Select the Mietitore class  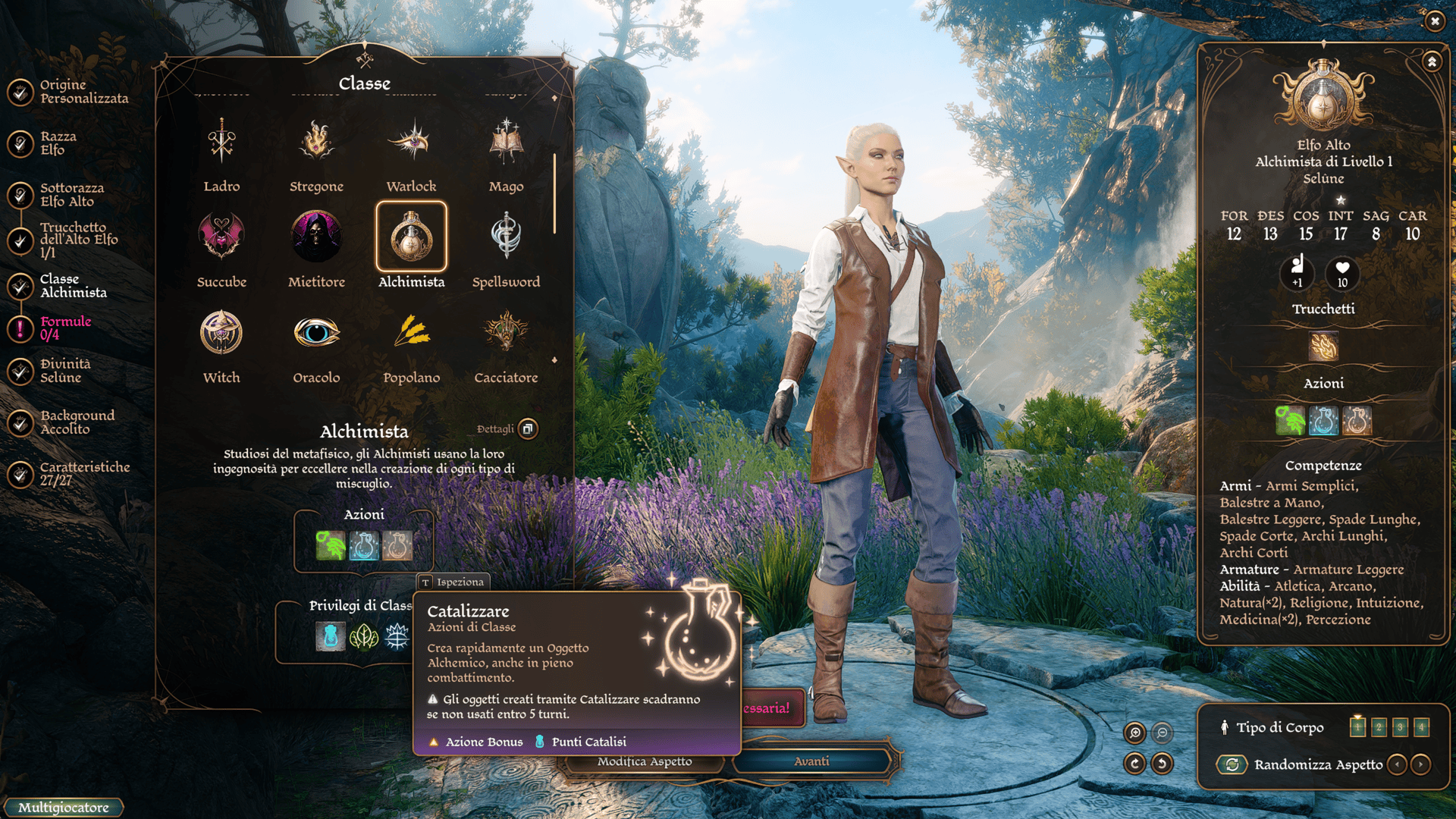(316, 237)
